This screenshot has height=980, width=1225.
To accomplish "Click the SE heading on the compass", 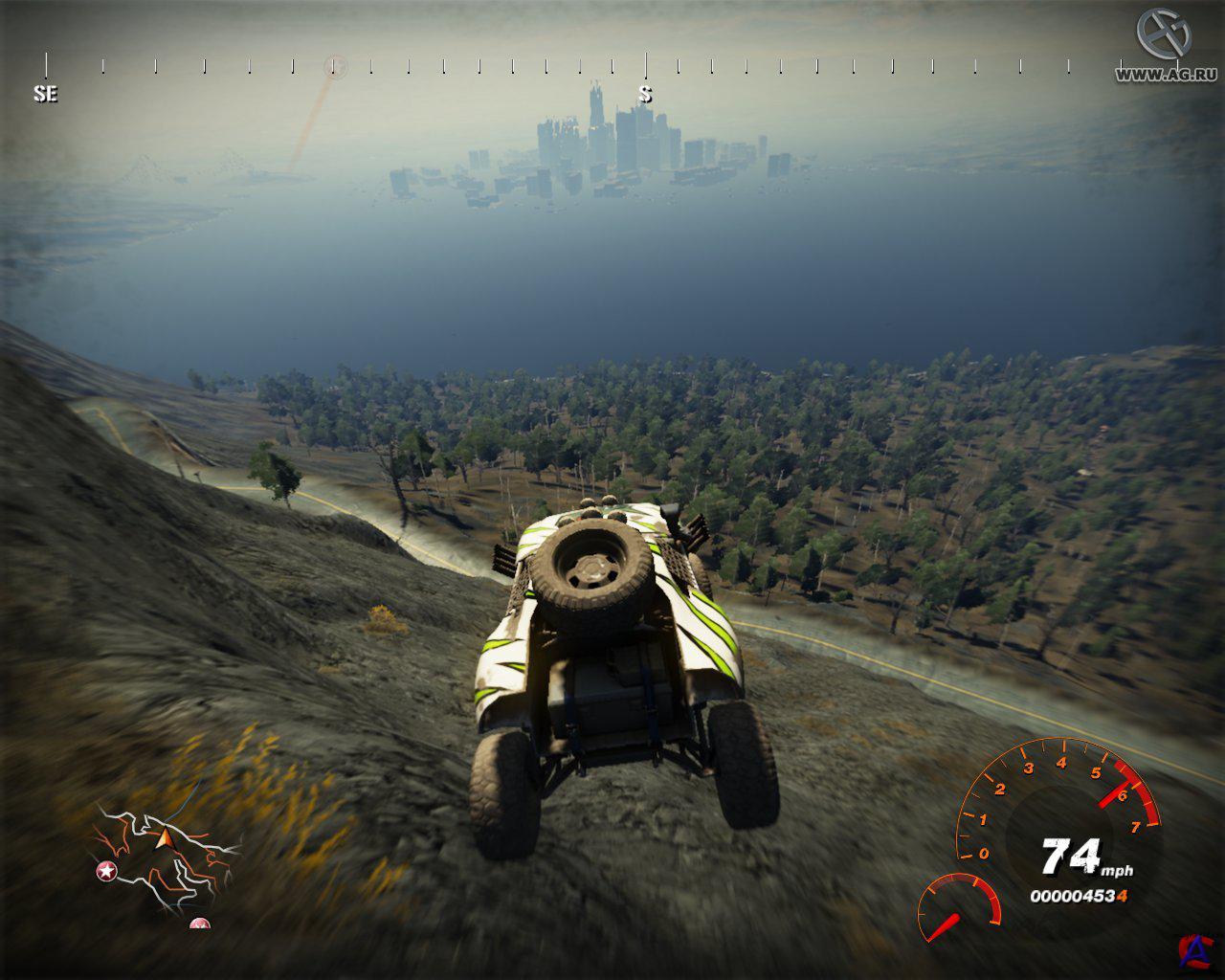I will point(45,94).
